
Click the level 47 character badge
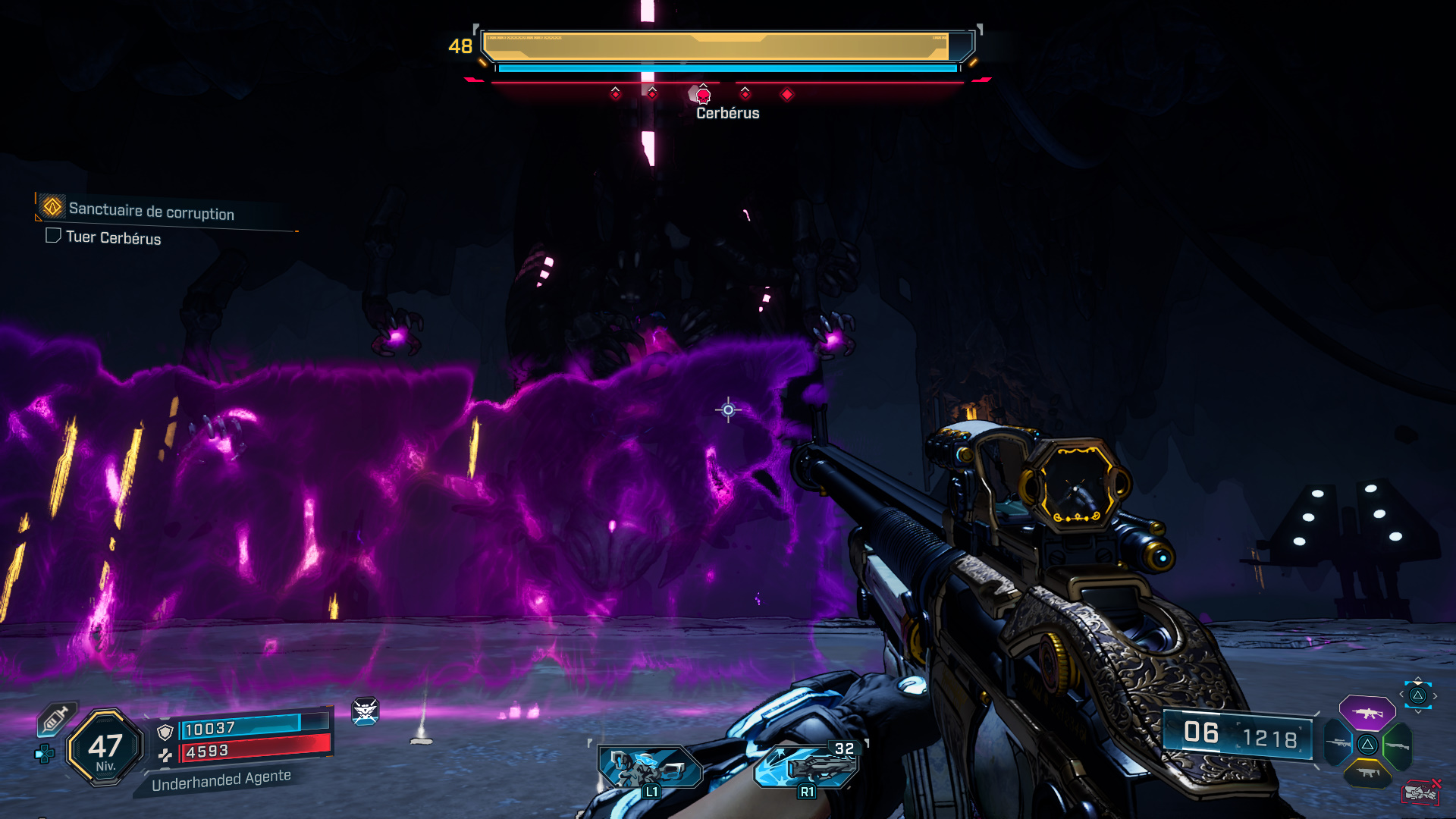pyautogui.click(x=105, y=748)
